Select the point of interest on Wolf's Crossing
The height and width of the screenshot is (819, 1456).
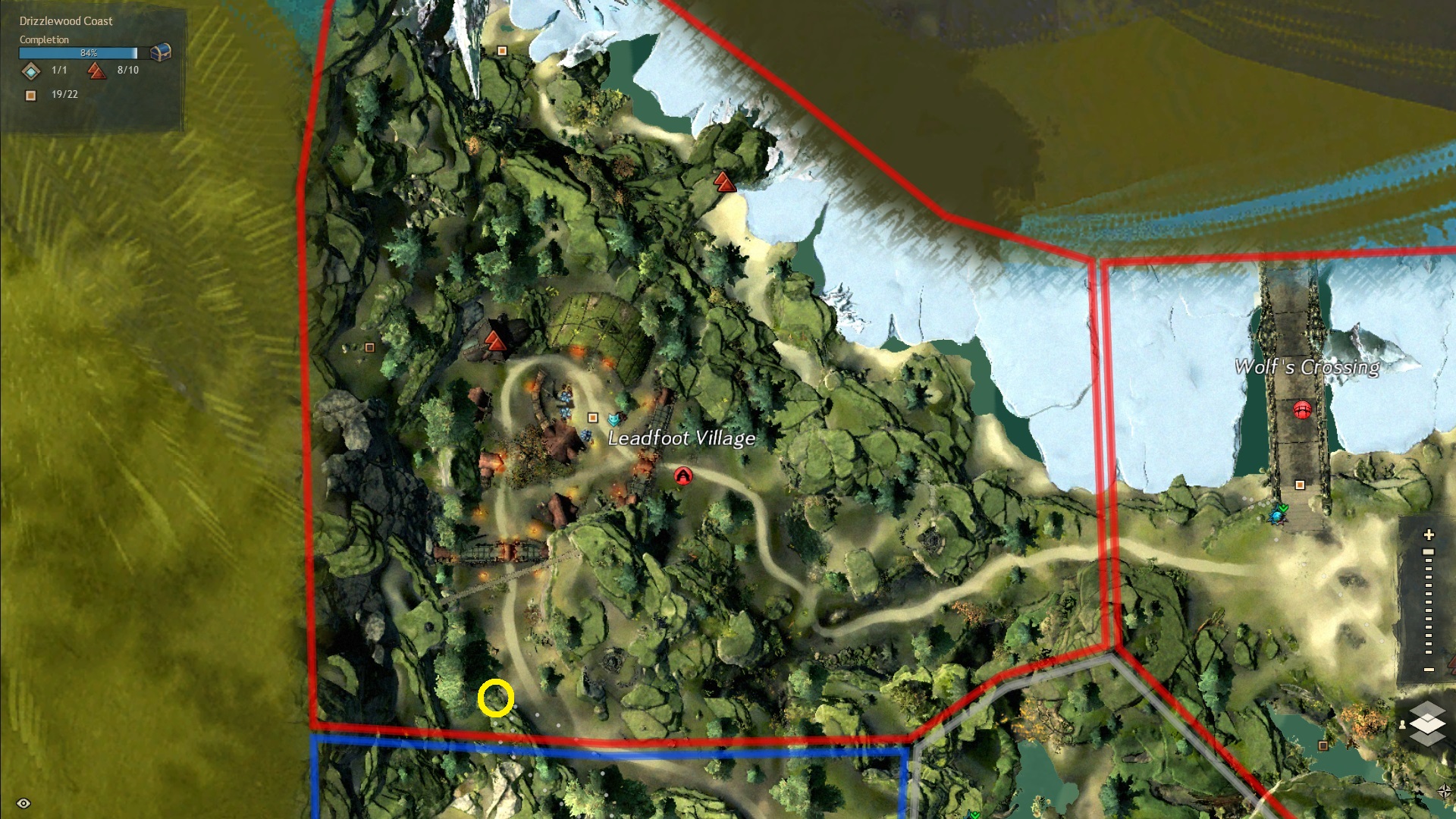click(x=1300, y=485)
